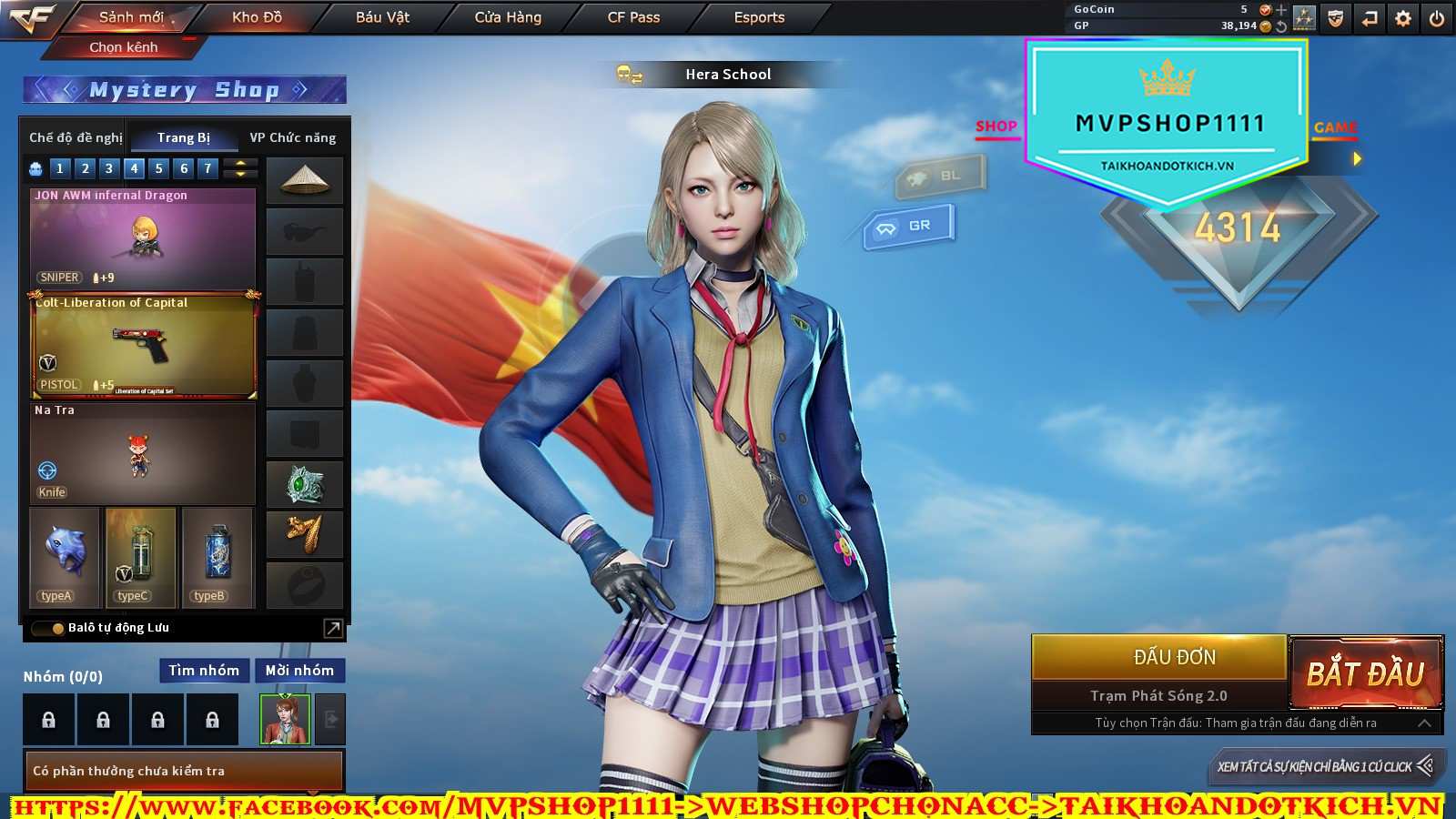Go to the Cửa Hàng shop

click(x=508, y=17)
